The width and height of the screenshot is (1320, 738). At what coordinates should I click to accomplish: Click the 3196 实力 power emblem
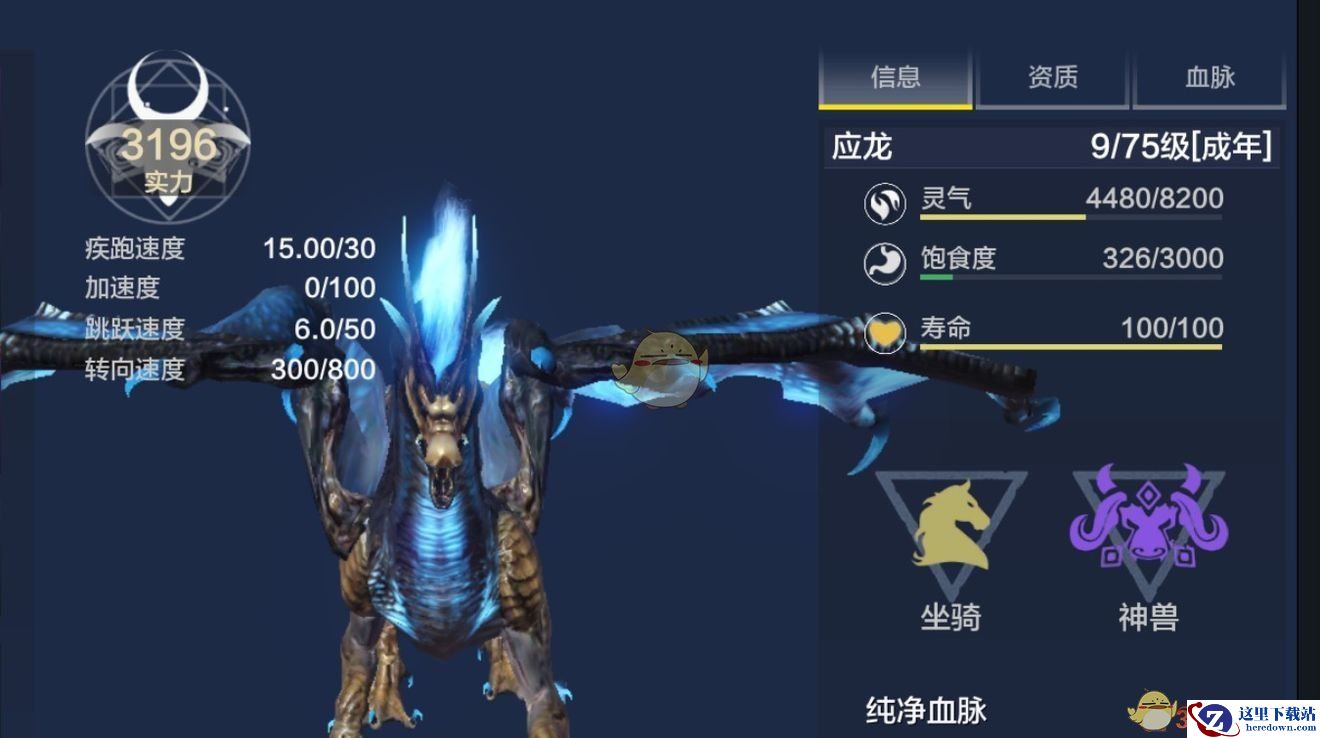pyautogui.click(x=167, y=140)
